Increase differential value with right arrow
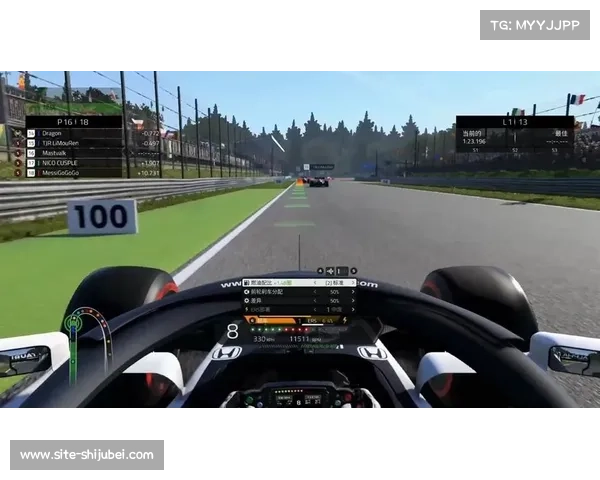The height and width of the screenshot is (480, 600). point(353,301)
